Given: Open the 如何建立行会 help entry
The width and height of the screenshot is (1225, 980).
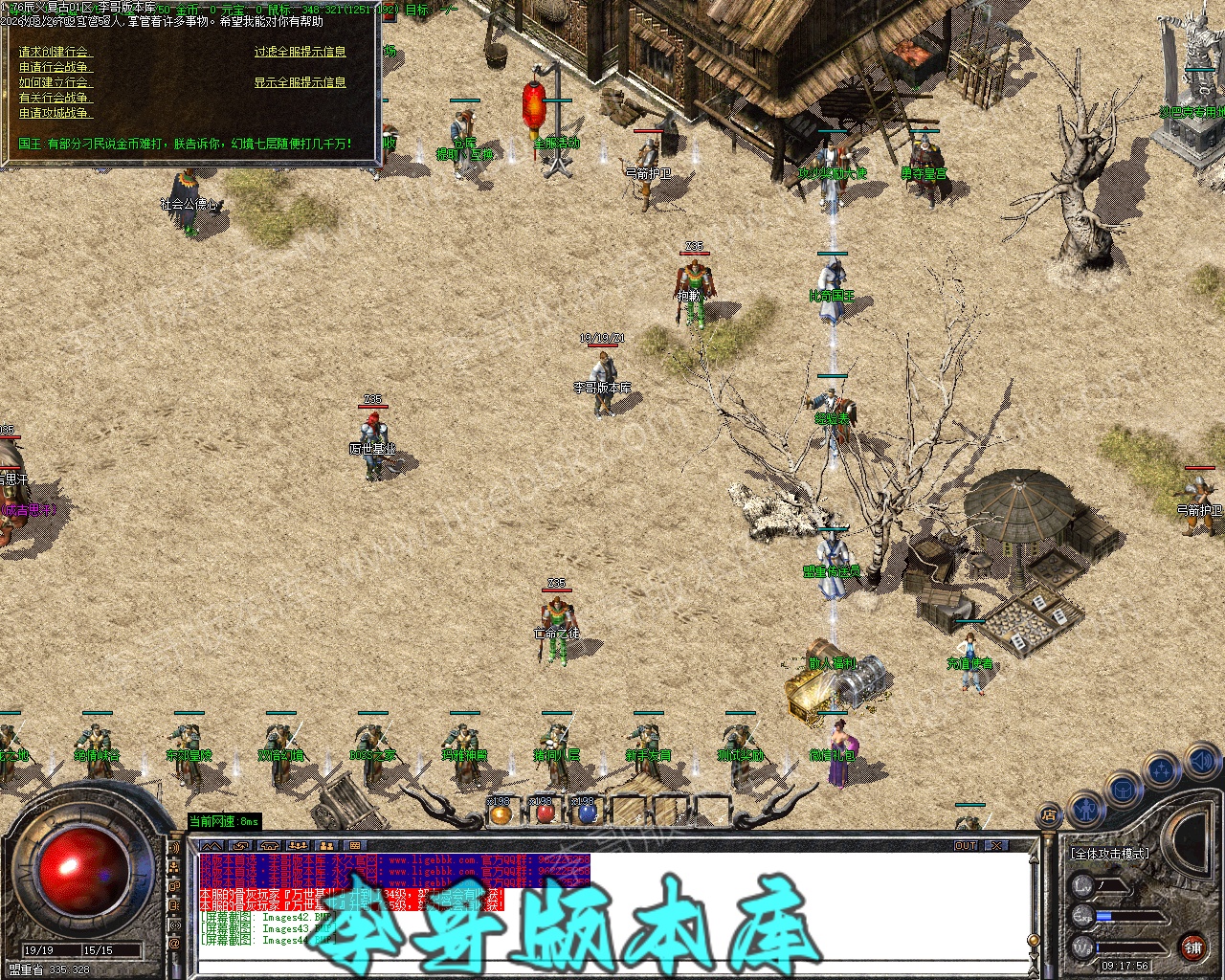Looking at the screenshot, I should pos(55,82).
